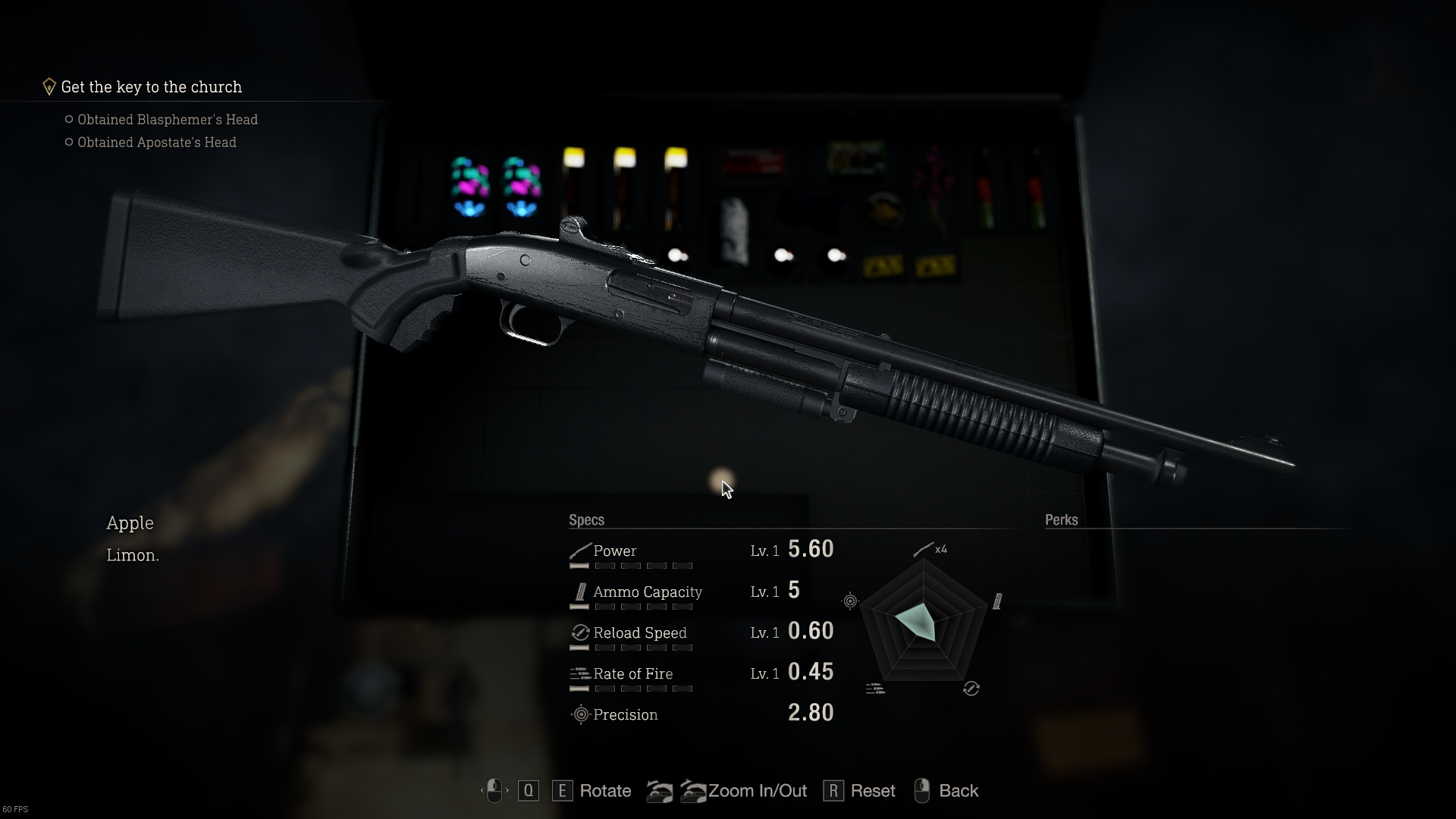Select the quest marker icon before the objective title
This screenshot has width=1456, height=819.
tap(49, 86)
